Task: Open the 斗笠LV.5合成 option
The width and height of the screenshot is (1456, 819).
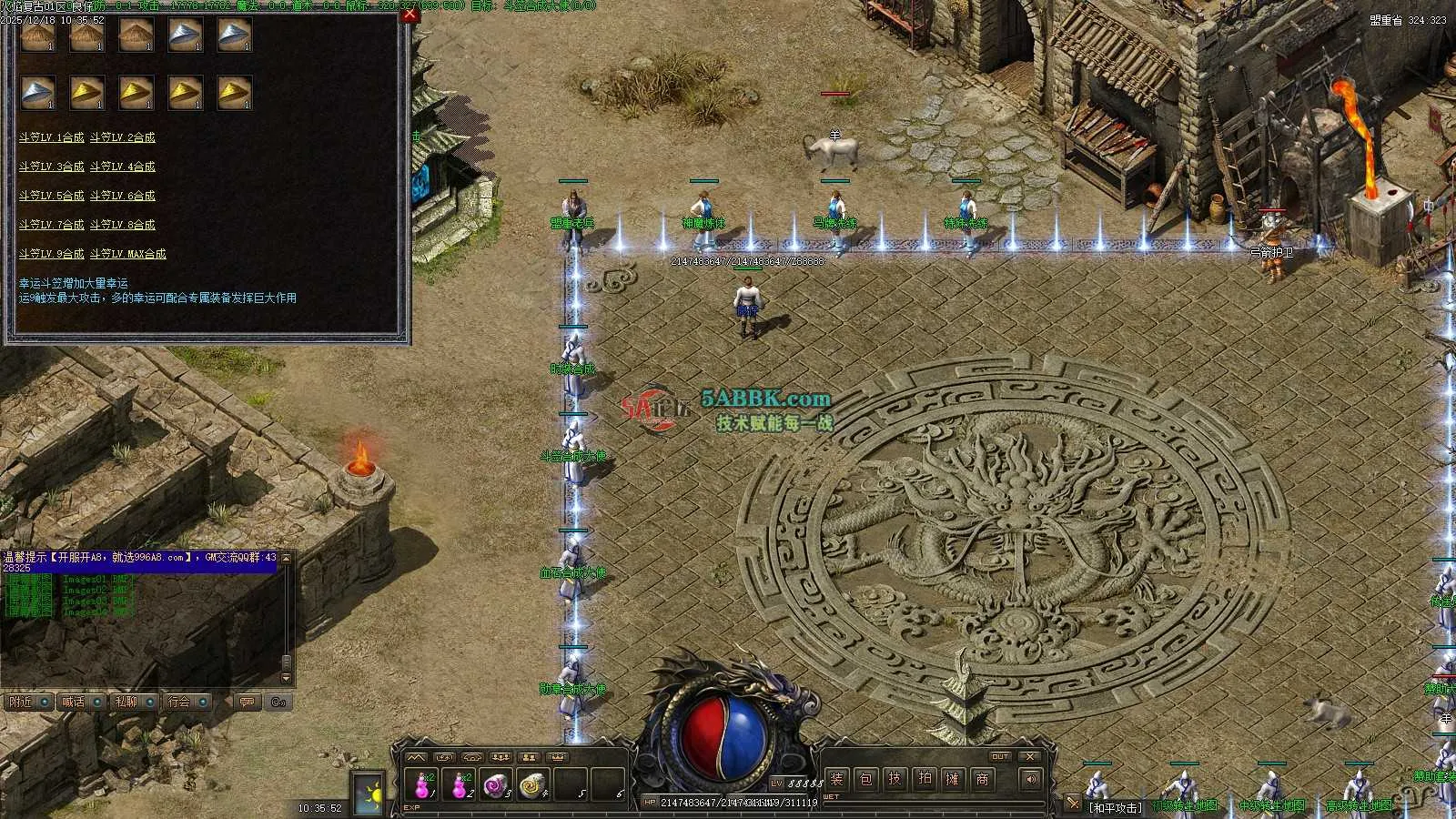Action: 51,196
